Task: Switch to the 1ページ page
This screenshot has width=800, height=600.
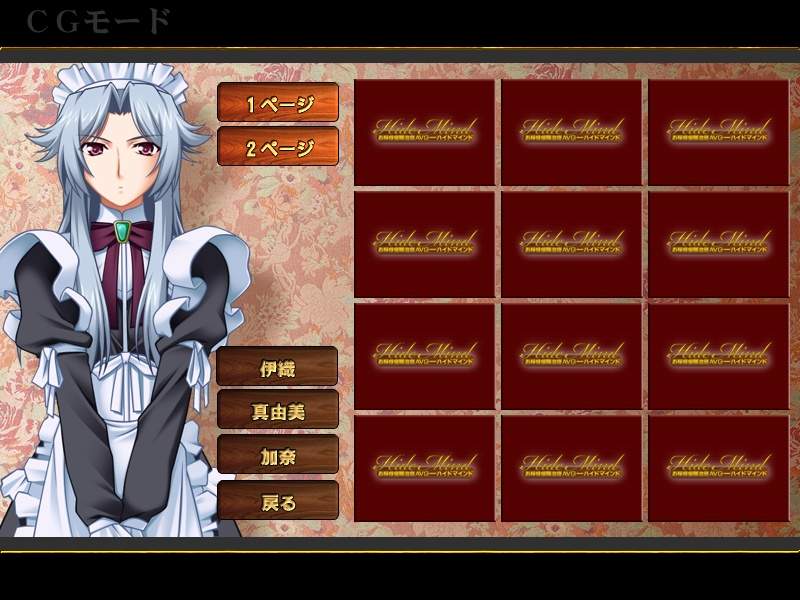Action: tap(278, 103)
